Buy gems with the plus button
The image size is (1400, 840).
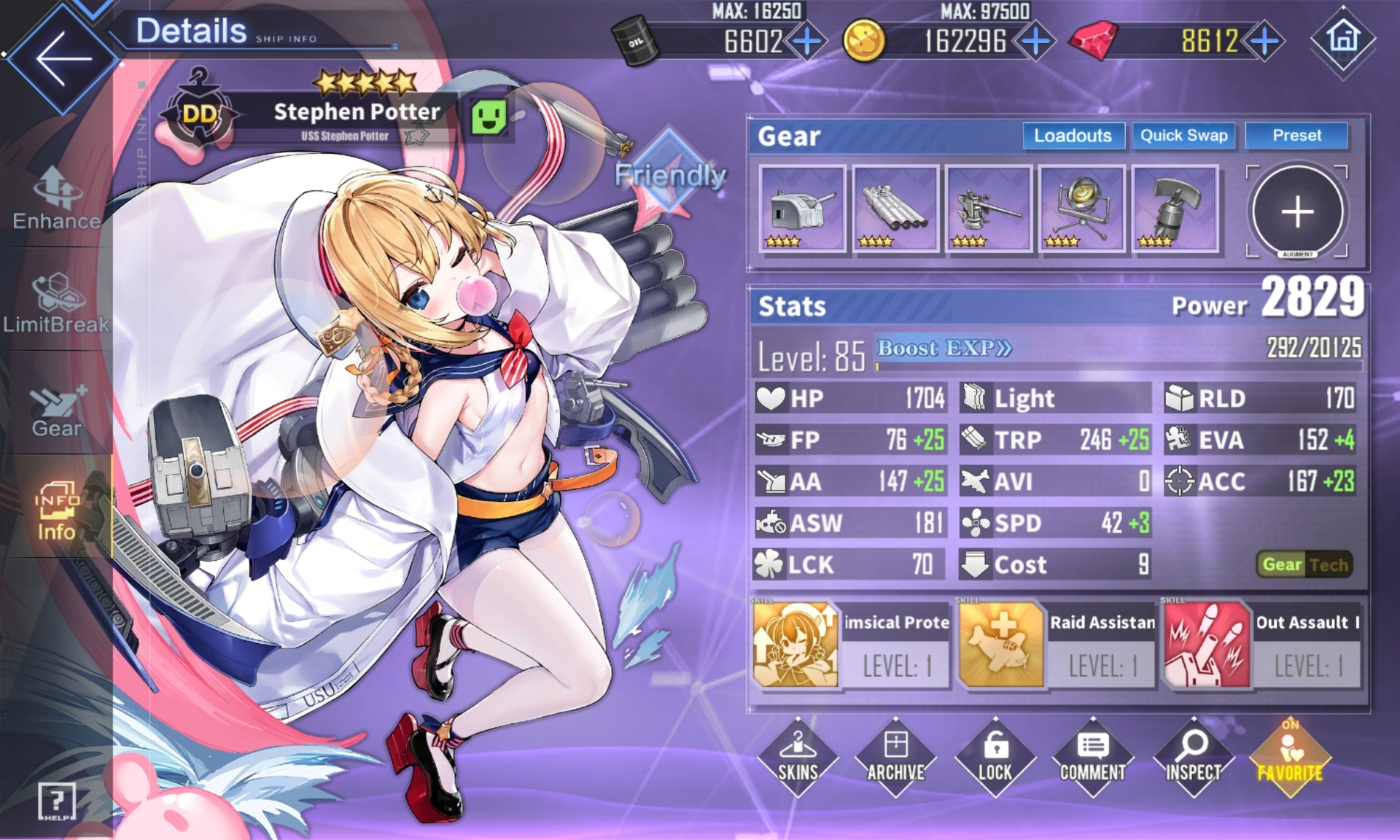coord(1265,41)
